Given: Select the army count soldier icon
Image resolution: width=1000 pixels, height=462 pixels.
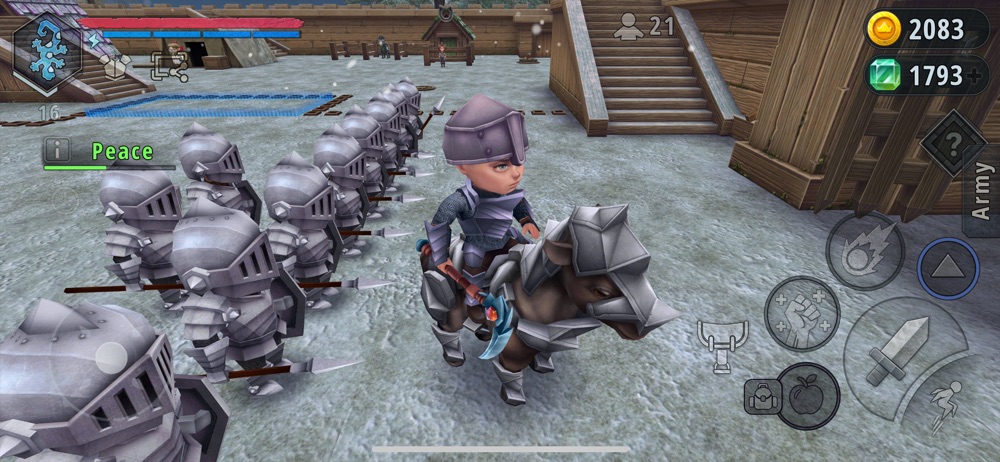Looking at the screenshot, I should point(629,27).
